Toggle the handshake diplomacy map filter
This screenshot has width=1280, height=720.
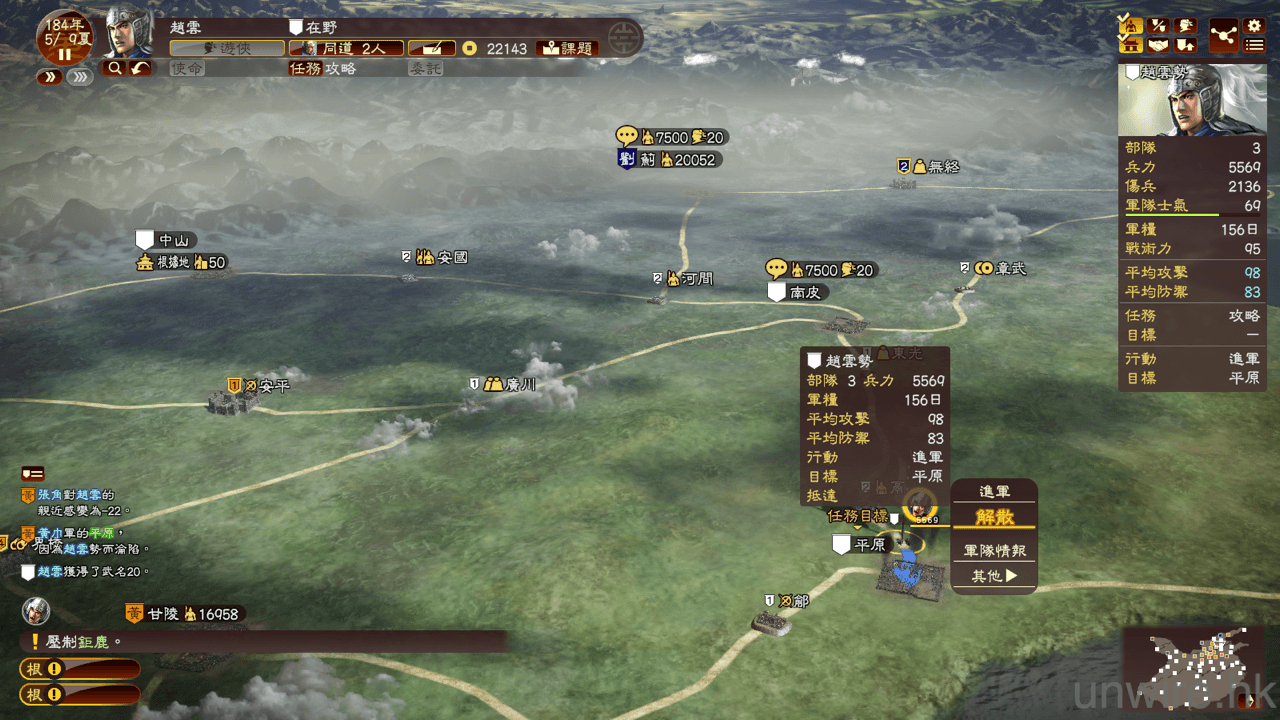[x=1158, y=45]
